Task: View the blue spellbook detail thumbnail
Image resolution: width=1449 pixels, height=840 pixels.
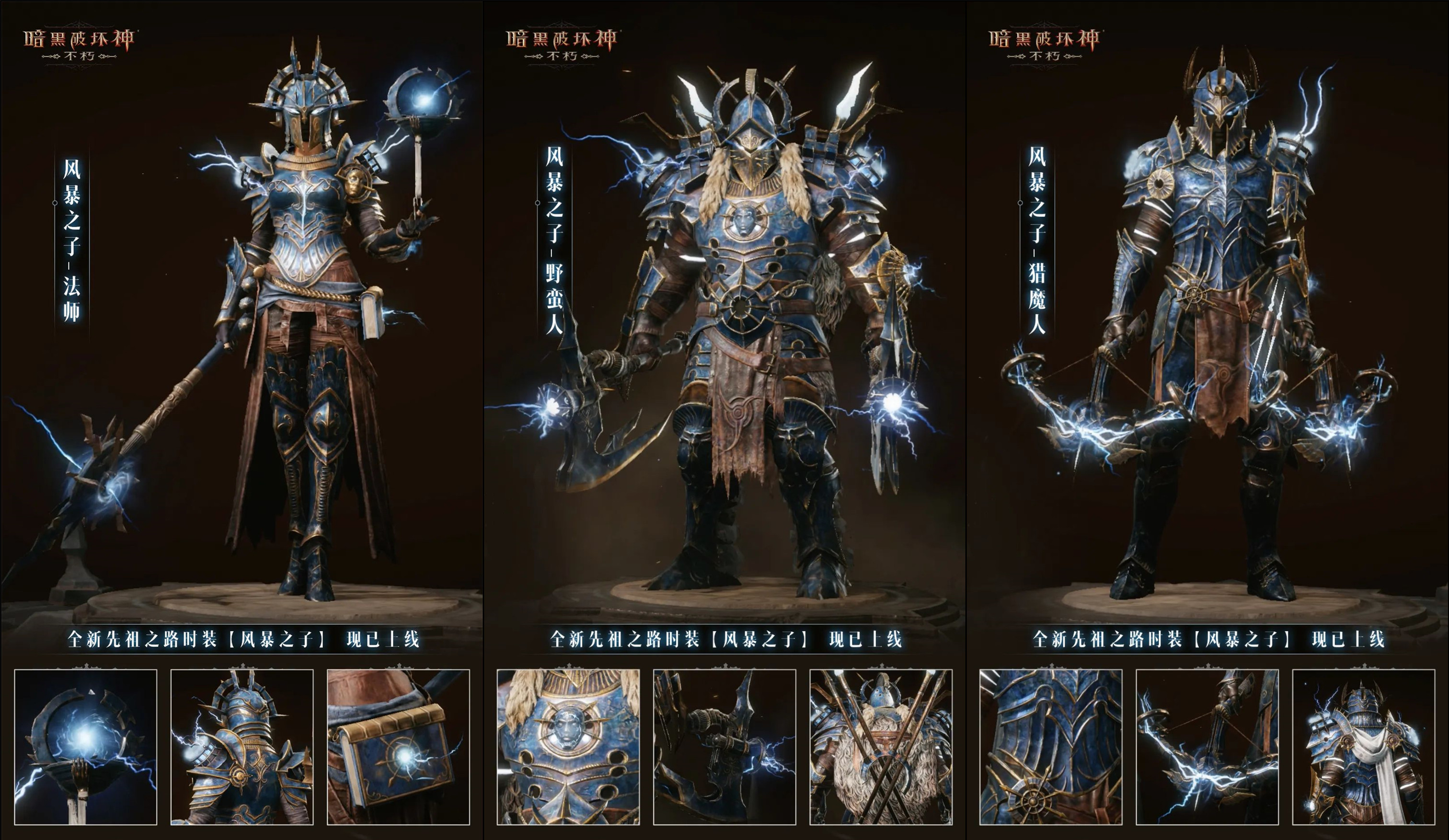Action: pos(399,747)
